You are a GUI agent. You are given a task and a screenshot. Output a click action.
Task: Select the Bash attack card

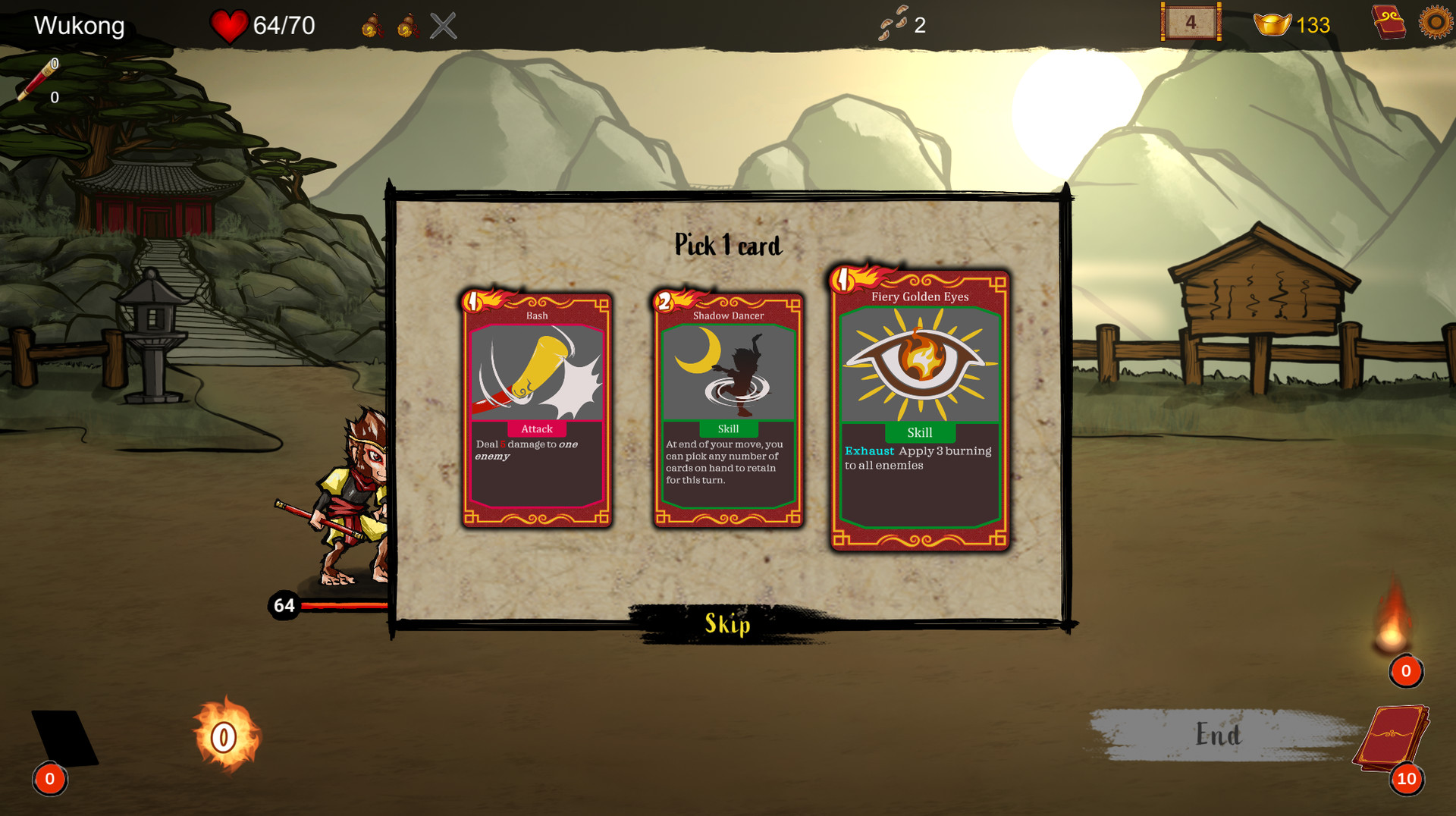tap(536, 410)
